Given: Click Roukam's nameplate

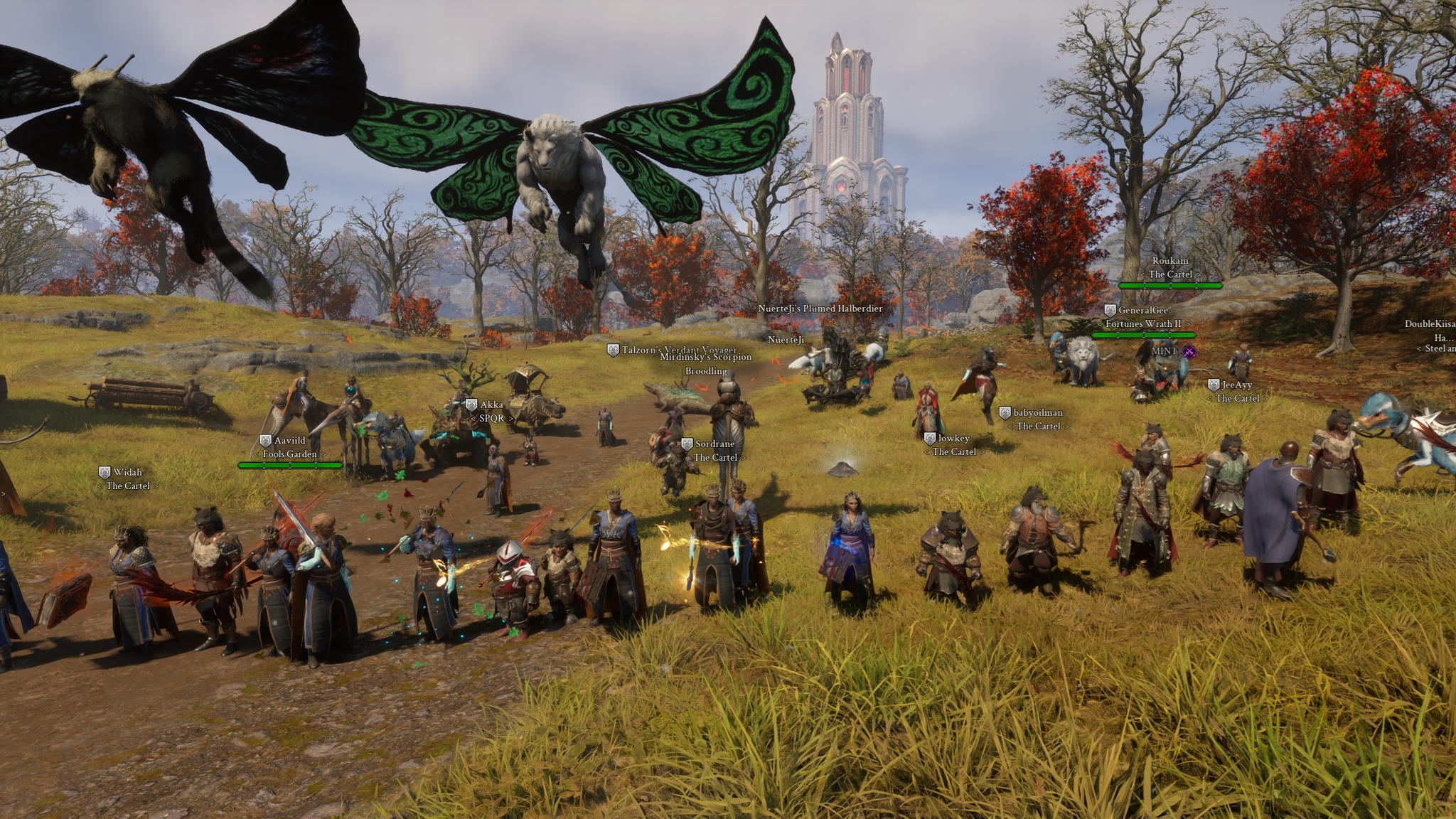Looking at the screenshot, I should tap(1169, 262).
